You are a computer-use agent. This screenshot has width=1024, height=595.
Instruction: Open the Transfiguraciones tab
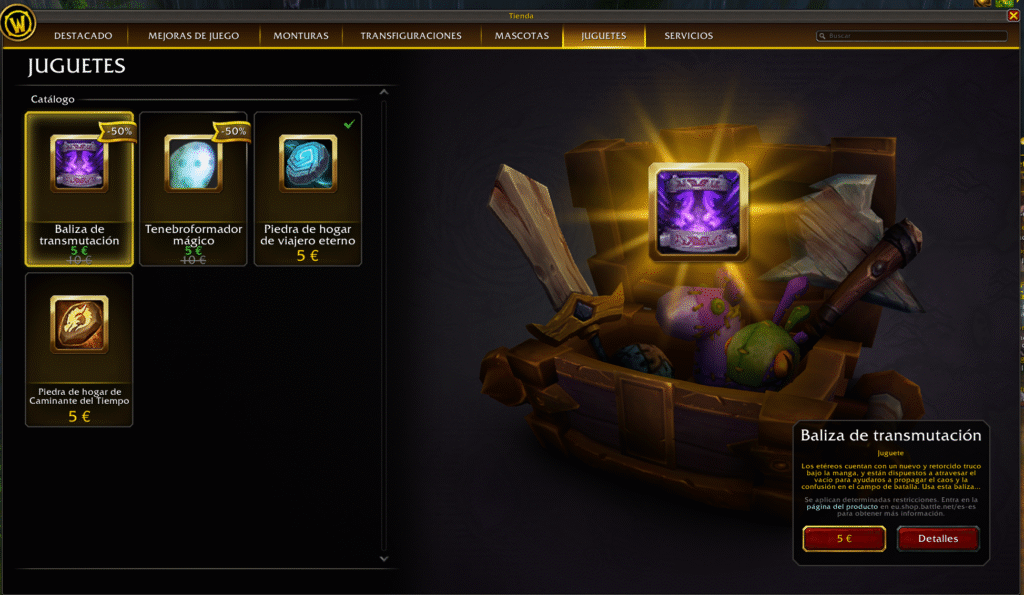(411, 36)
